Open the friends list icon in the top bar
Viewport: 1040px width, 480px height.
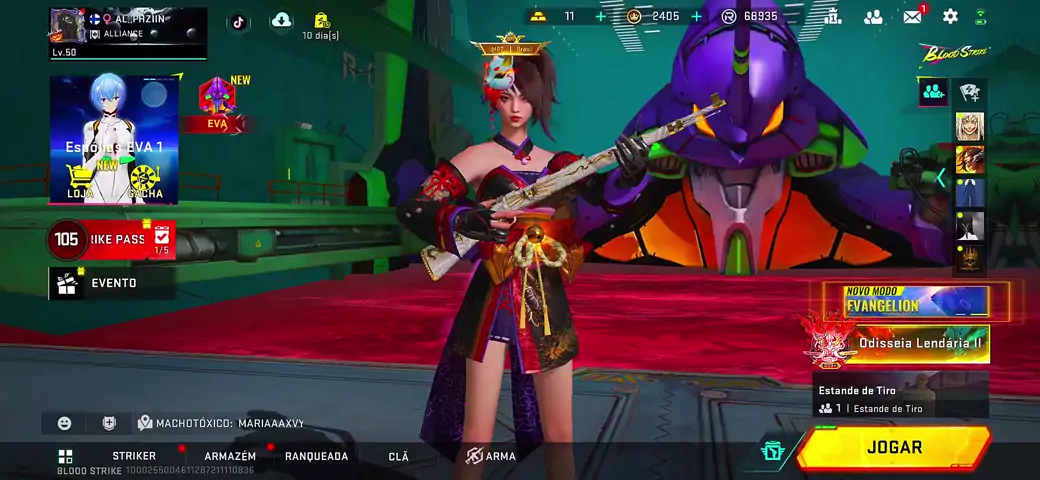tap(873, 16)
